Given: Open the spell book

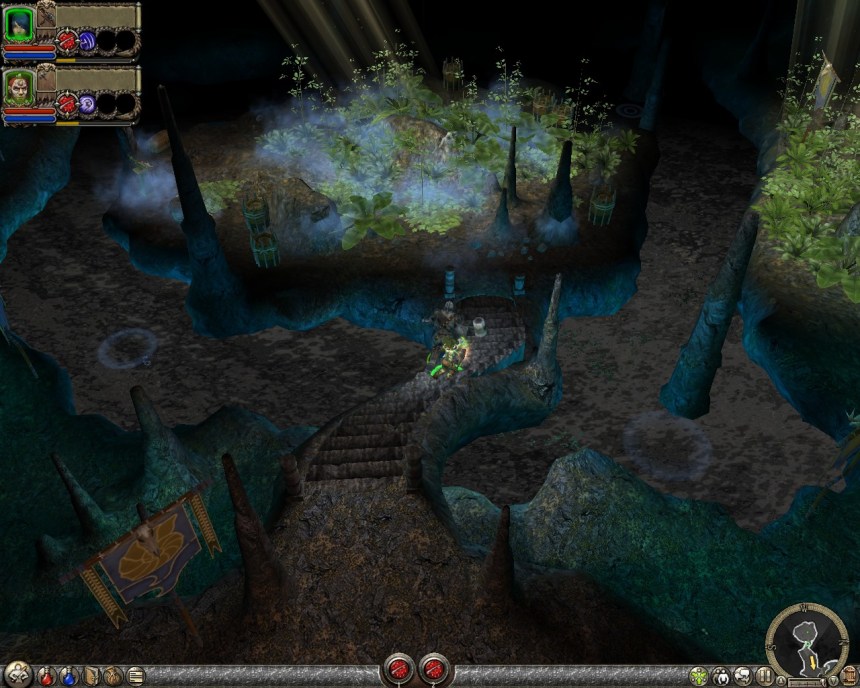Looking at the screenshot, I should click(x=92, y=675).
